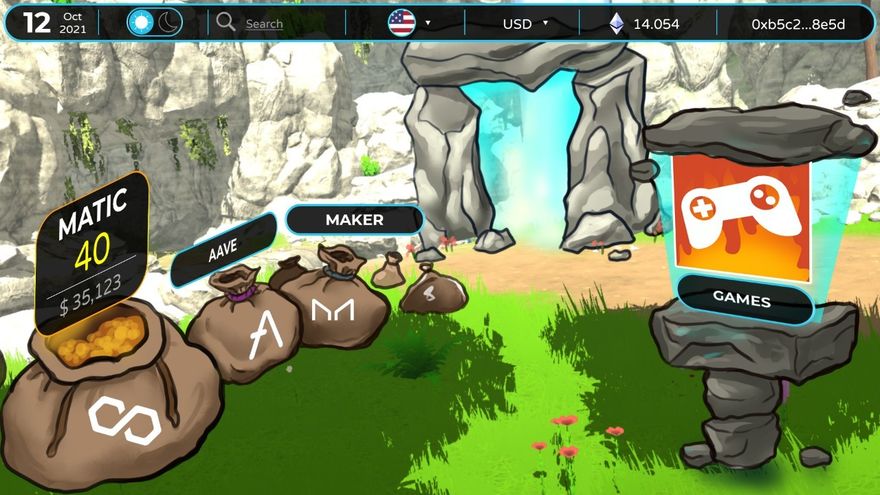880x495 pixels.
Task: Open the USD currency dropdown
Action: click(x=525, y=24)
